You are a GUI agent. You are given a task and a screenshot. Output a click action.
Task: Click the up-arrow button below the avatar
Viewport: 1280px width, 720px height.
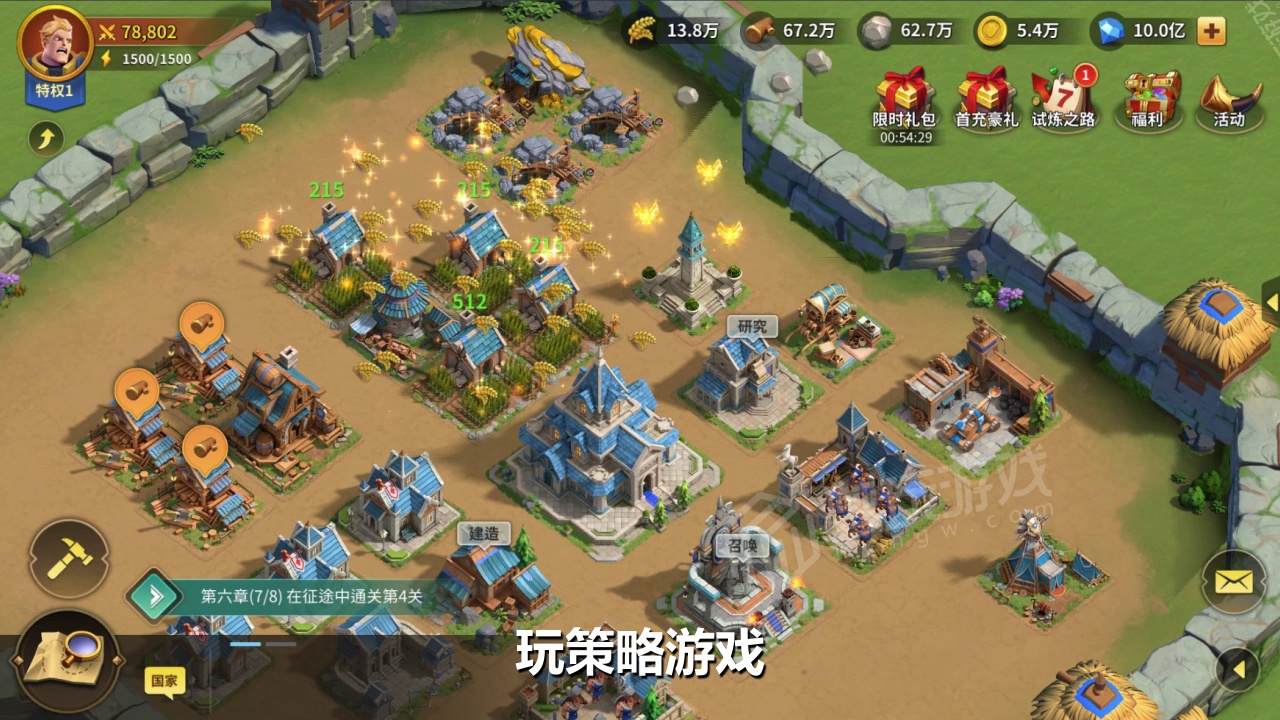point(44,135)
